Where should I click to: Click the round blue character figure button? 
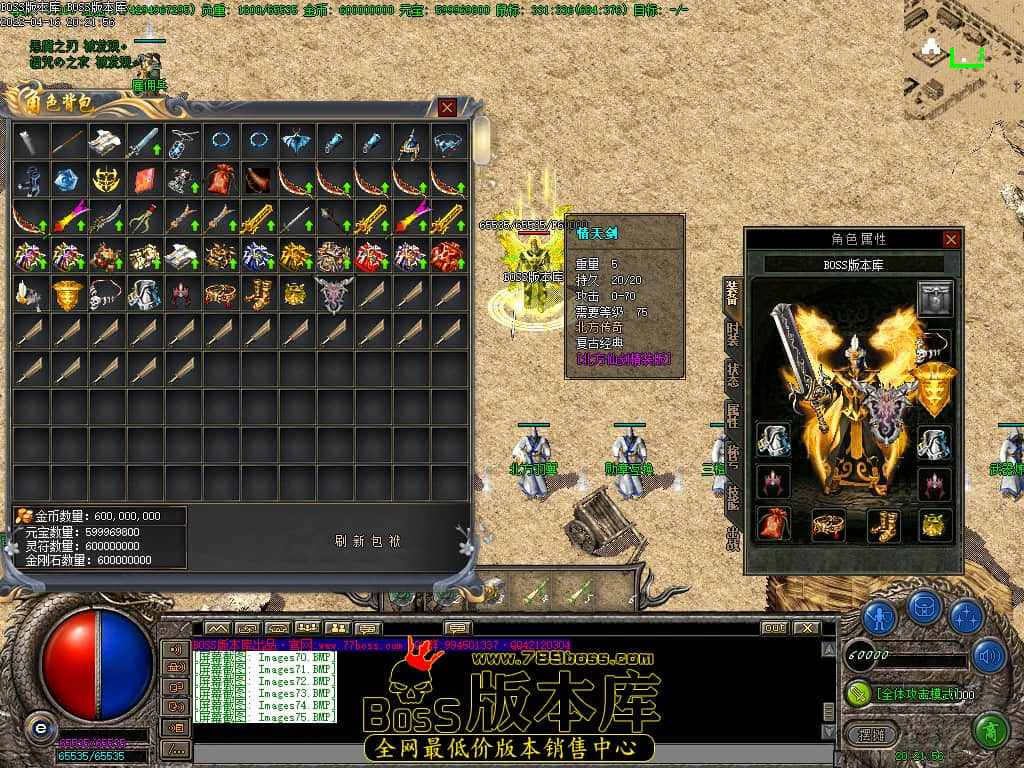point(879,617)
